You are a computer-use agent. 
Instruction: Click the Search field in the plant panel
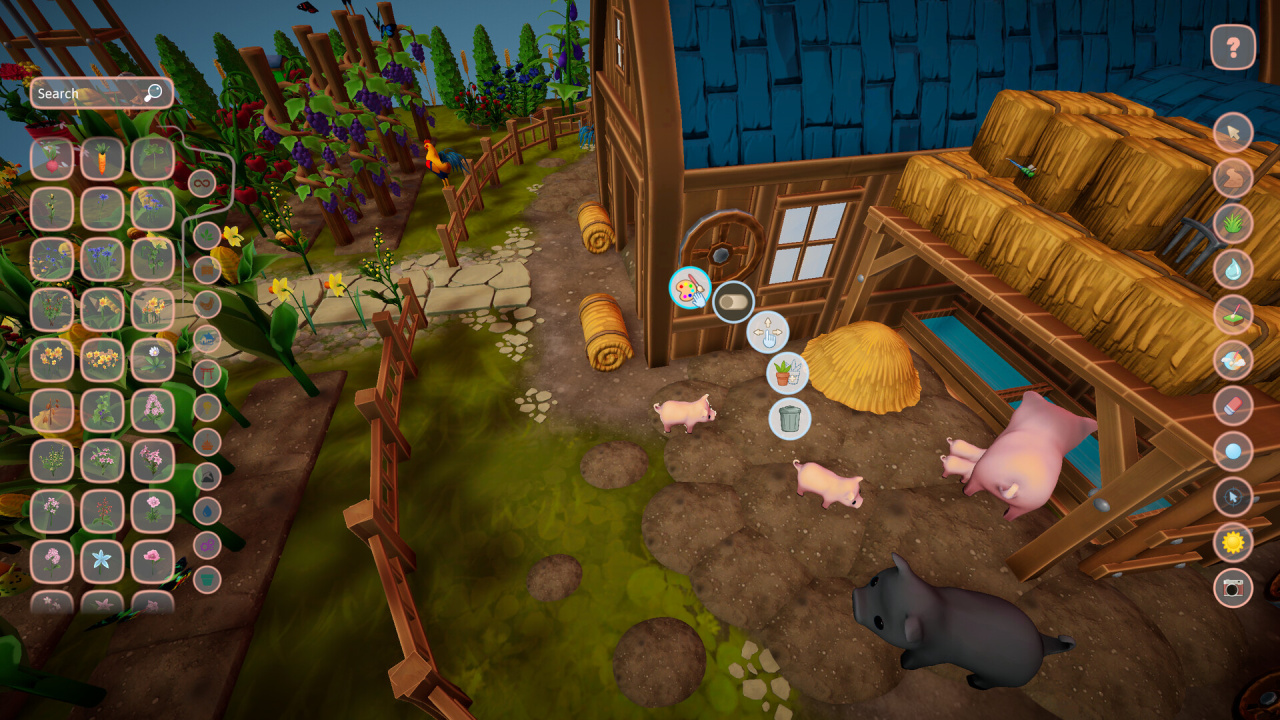[x=90, y=94]
